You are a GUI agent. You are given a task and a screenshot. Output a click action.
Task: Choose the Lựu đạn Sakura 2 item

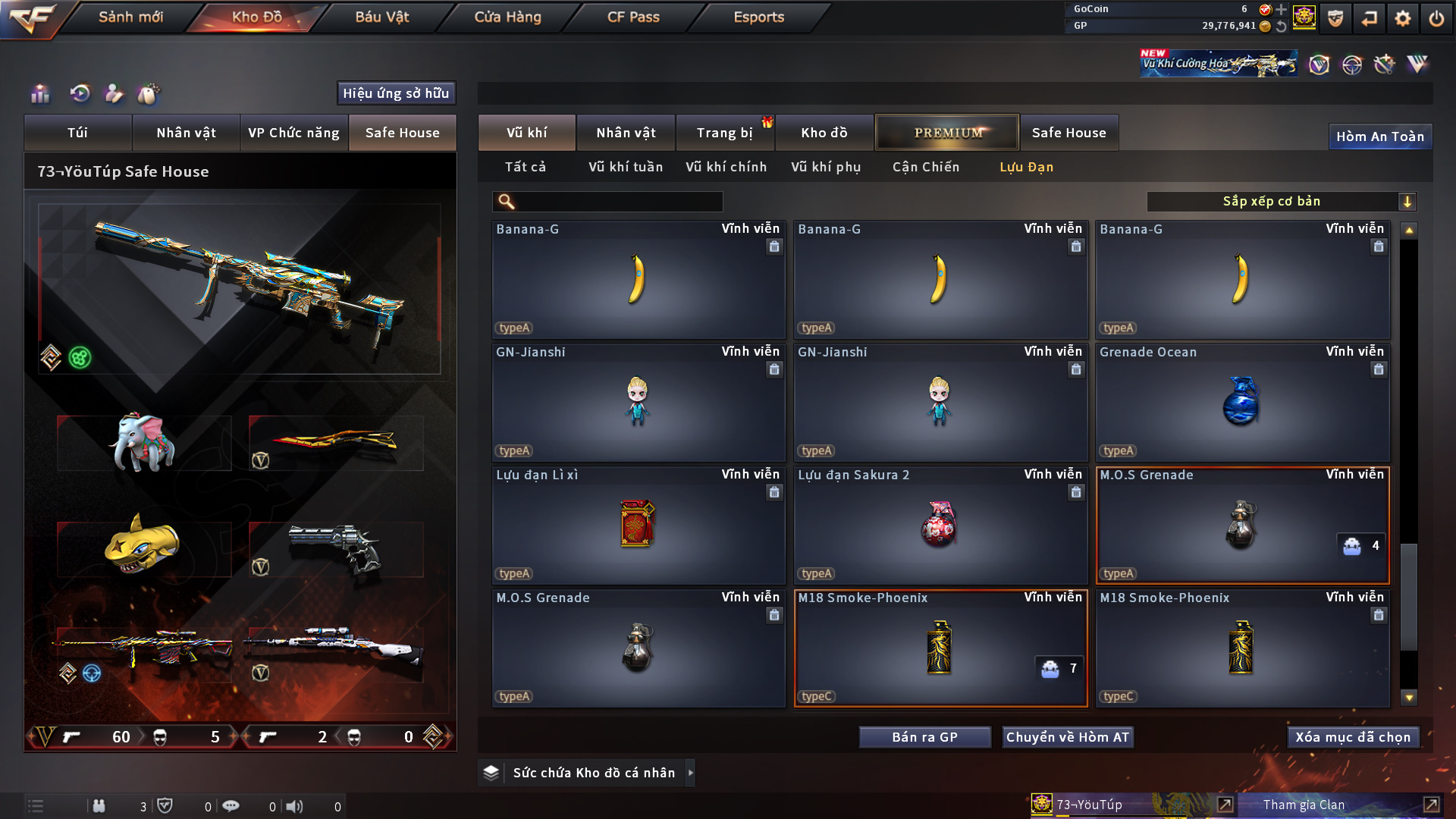940,526
